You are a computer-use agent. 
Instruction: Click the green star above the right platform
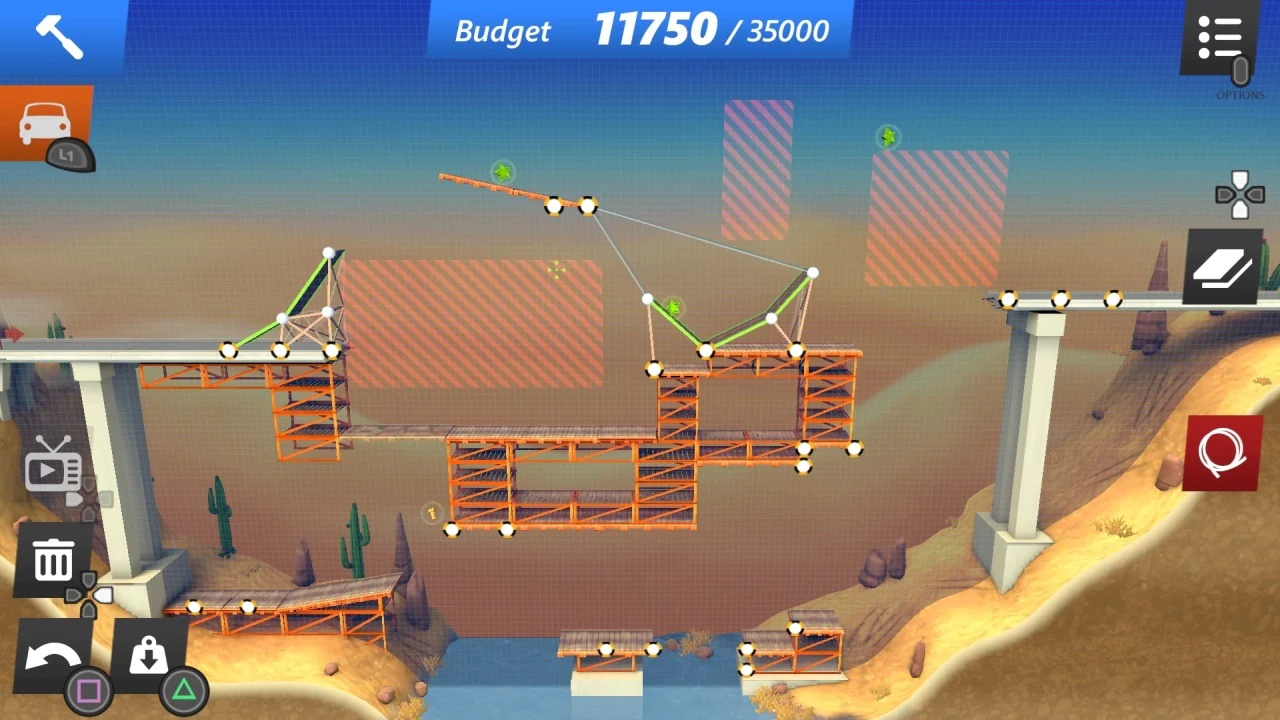tap(887, 137)
